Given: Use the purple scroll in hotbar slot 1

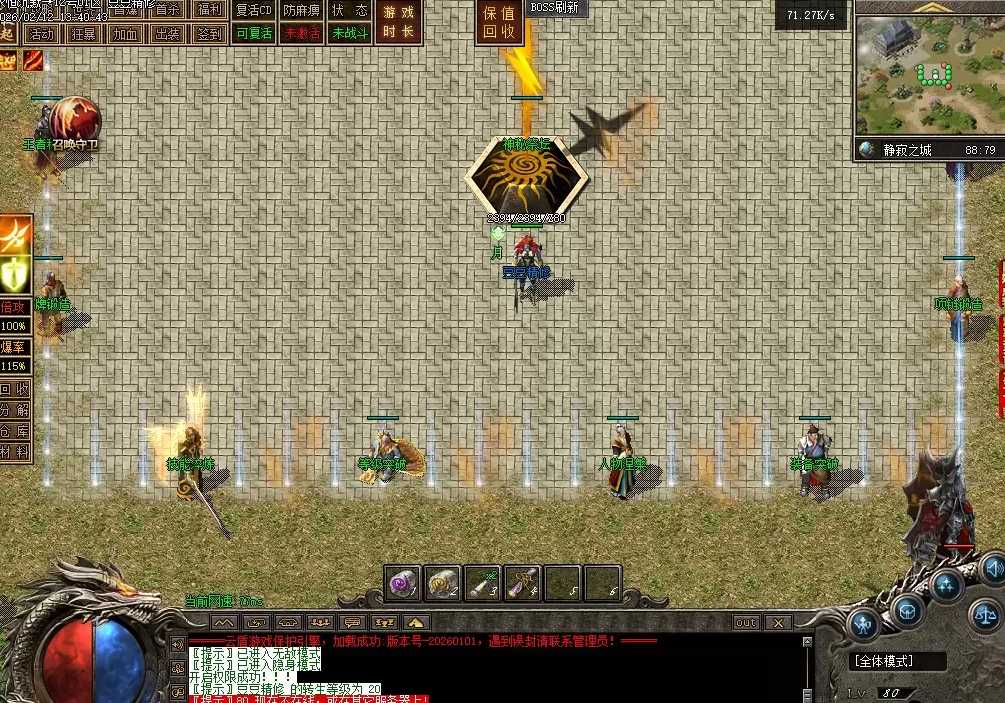Looking at the screenshot, I should (403, 582).
